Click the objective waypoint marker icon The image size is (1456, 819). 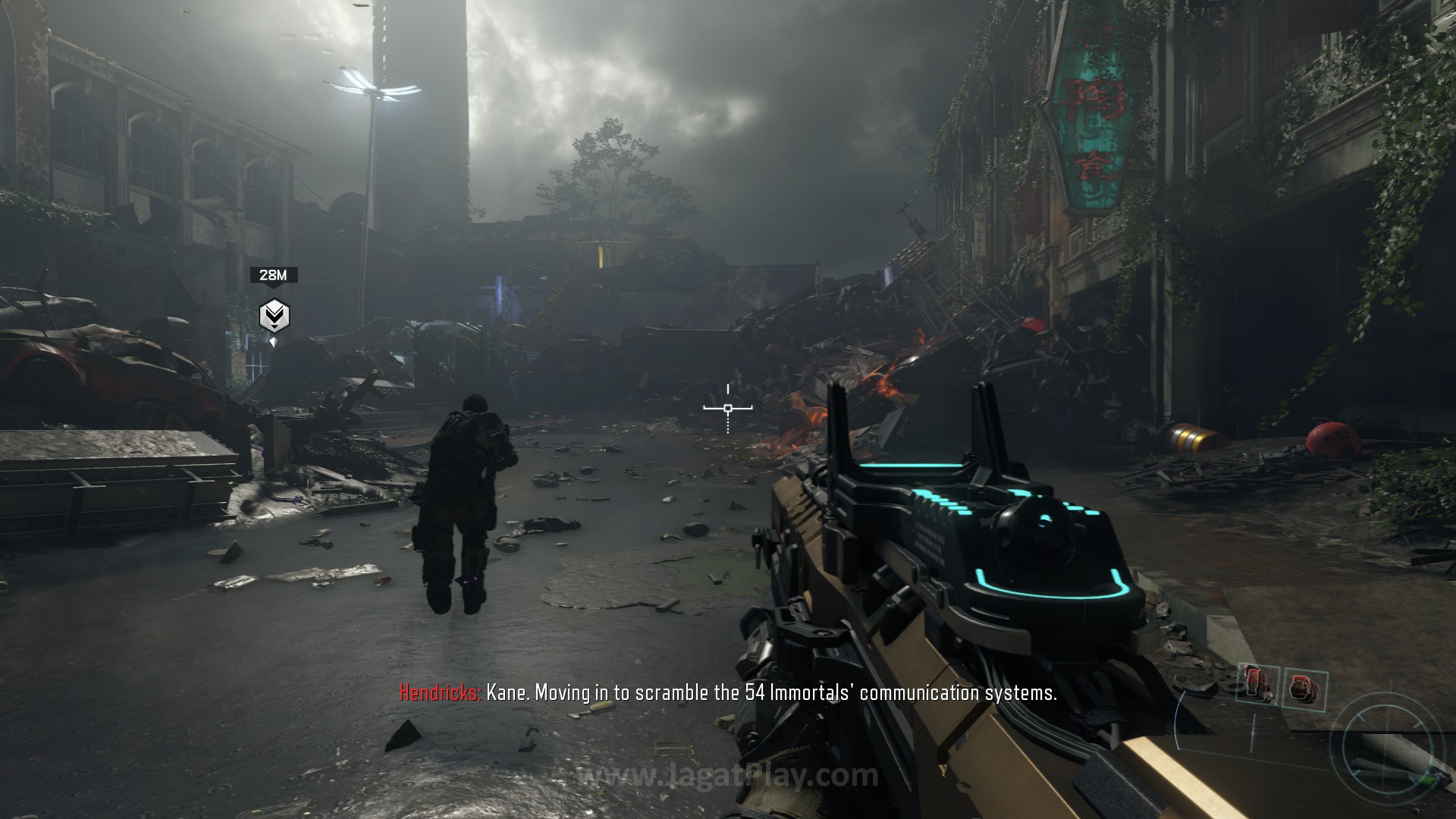(274, 315)
